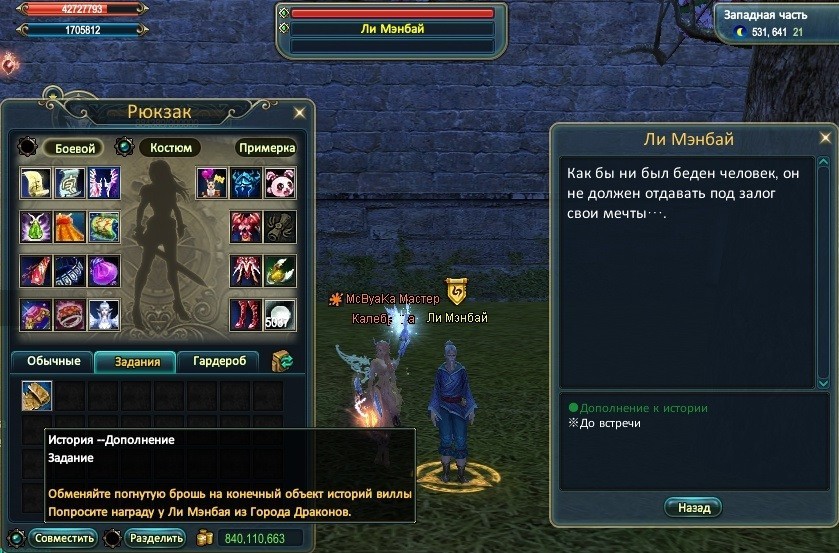Click the backpack sort/refresh icon
Viewport: 839px width, 553px height.
click(x=282, y=361)
